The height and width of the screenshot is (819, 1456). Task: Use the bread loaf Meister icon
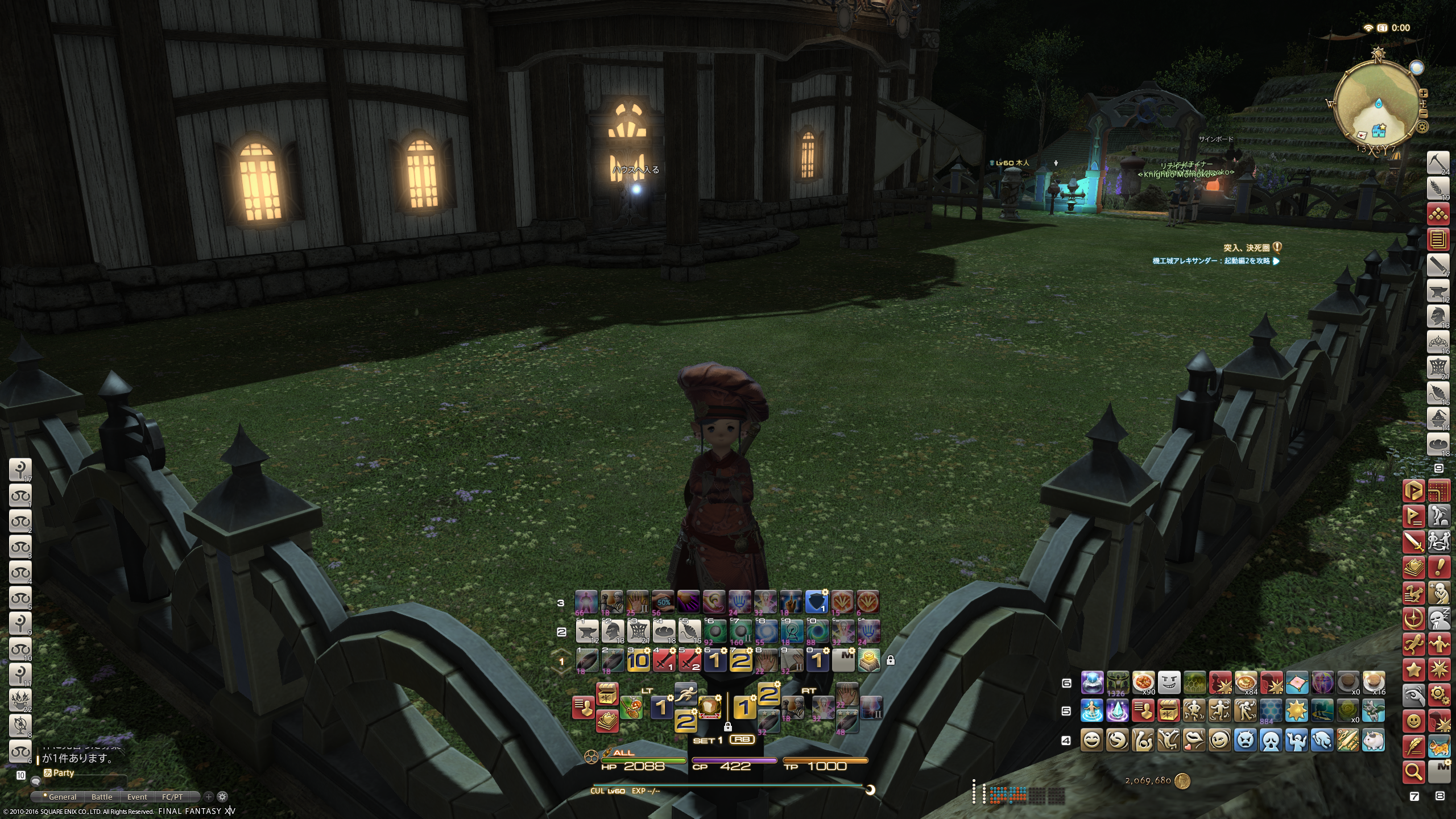(x=710, y=708)
